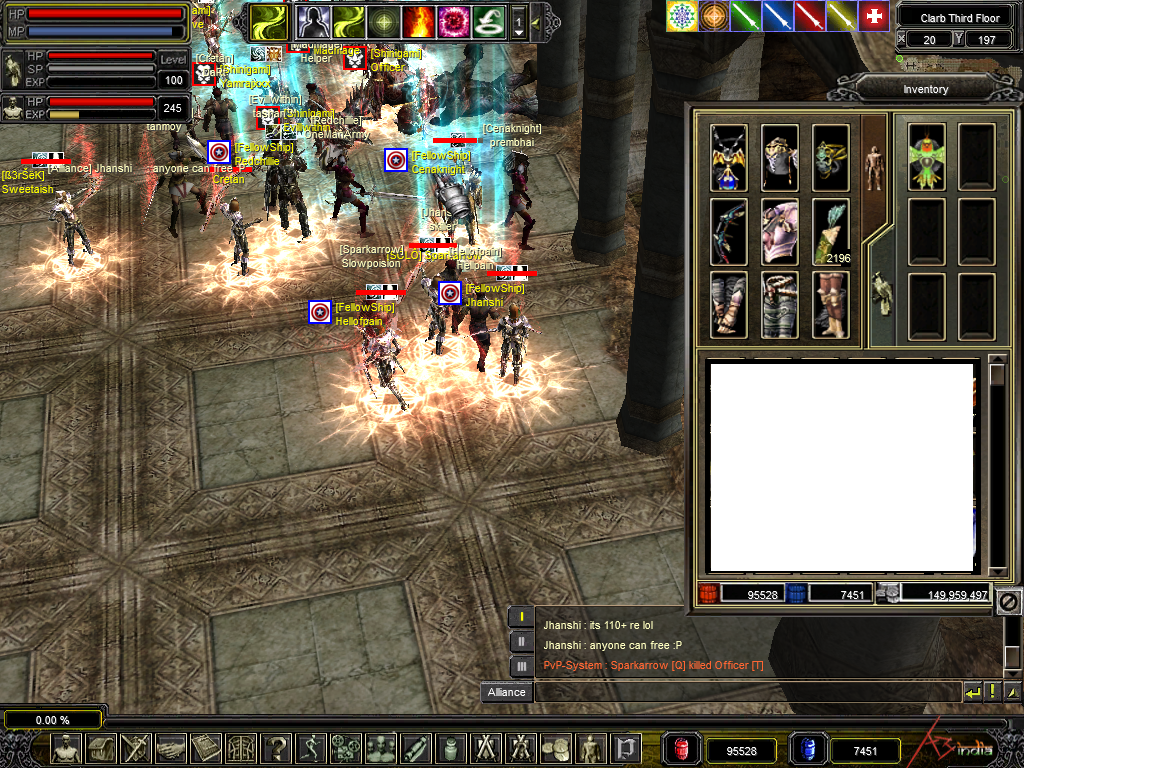
Task: Open the Alliance chat channel selector
Action: [x=507, y=692]
